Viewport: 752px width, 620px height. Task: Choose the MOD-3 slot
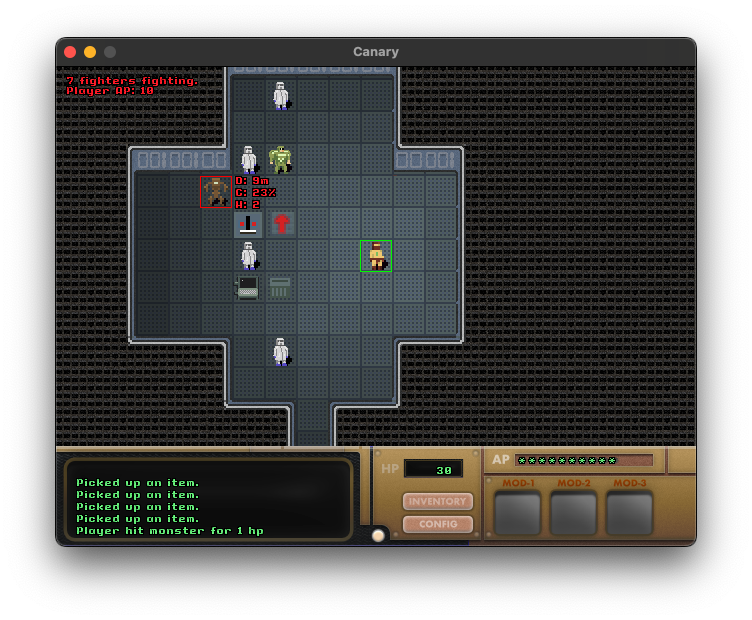pos(630,513)
